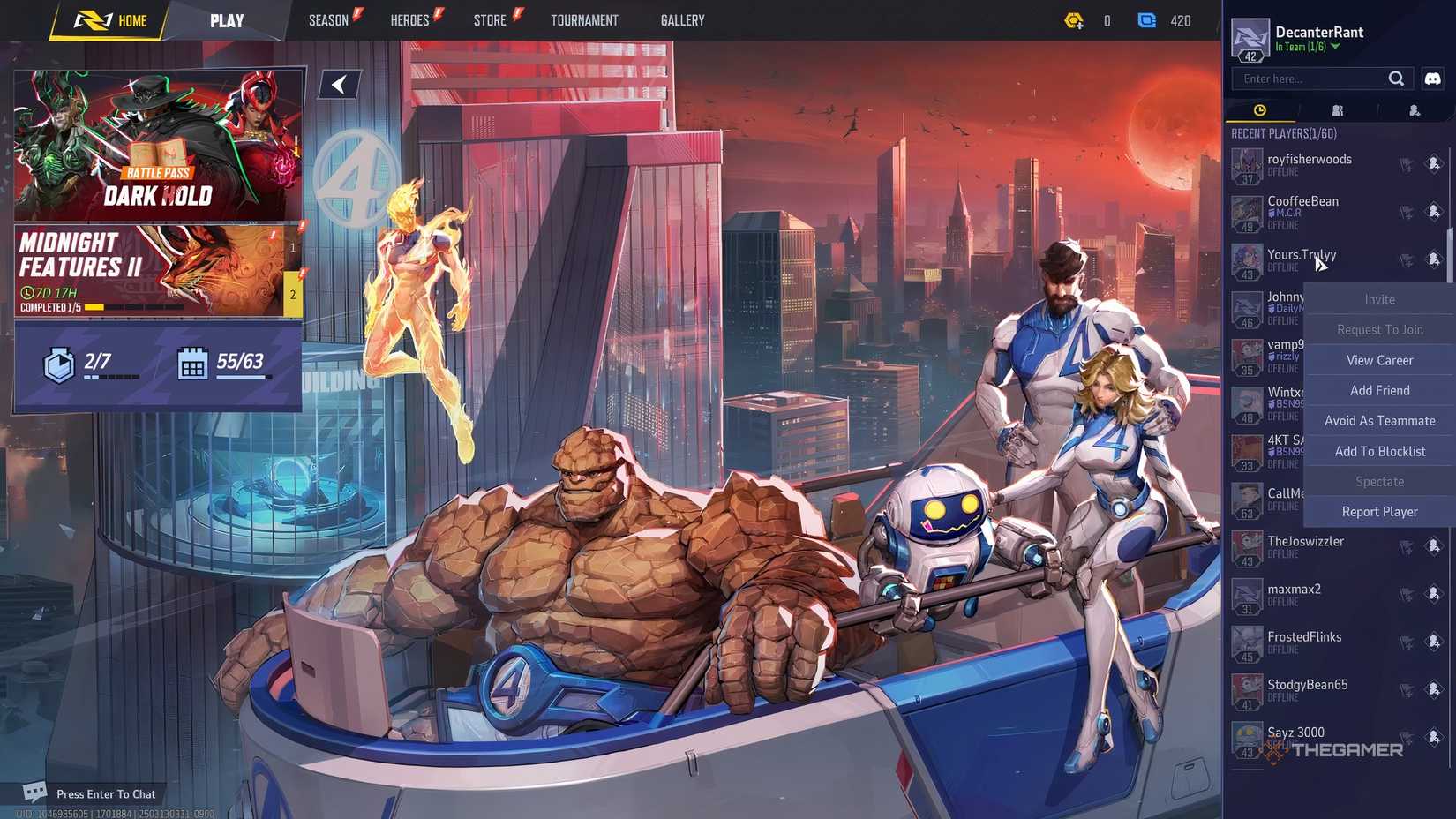Open the Discord icon beside the search bar
The width and height of the screenshot is (1456, 819).
click(1432, 78)
